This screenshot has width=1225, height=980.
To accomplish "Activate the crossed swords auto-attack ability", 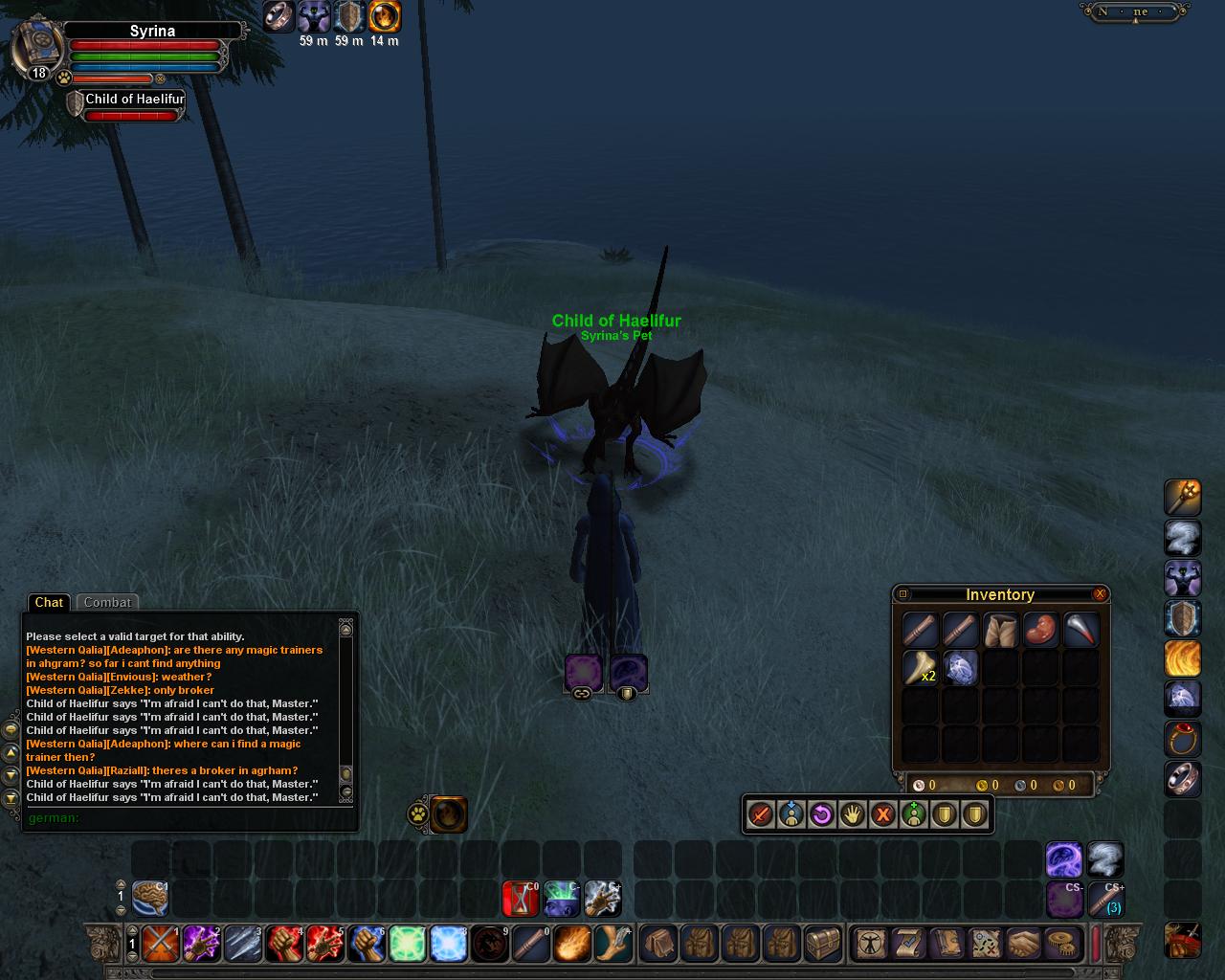I will coord(159,944).
